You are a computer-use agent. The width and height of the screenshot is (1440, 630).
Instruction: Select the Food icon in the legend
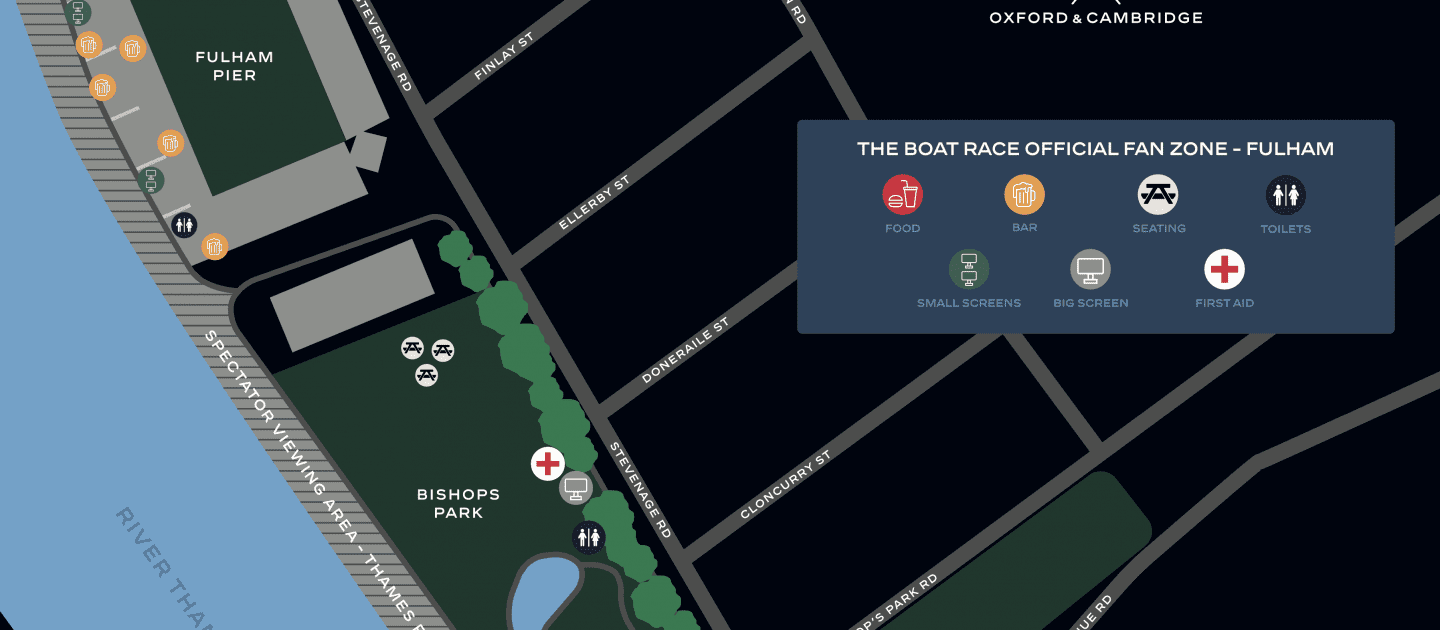902,195
